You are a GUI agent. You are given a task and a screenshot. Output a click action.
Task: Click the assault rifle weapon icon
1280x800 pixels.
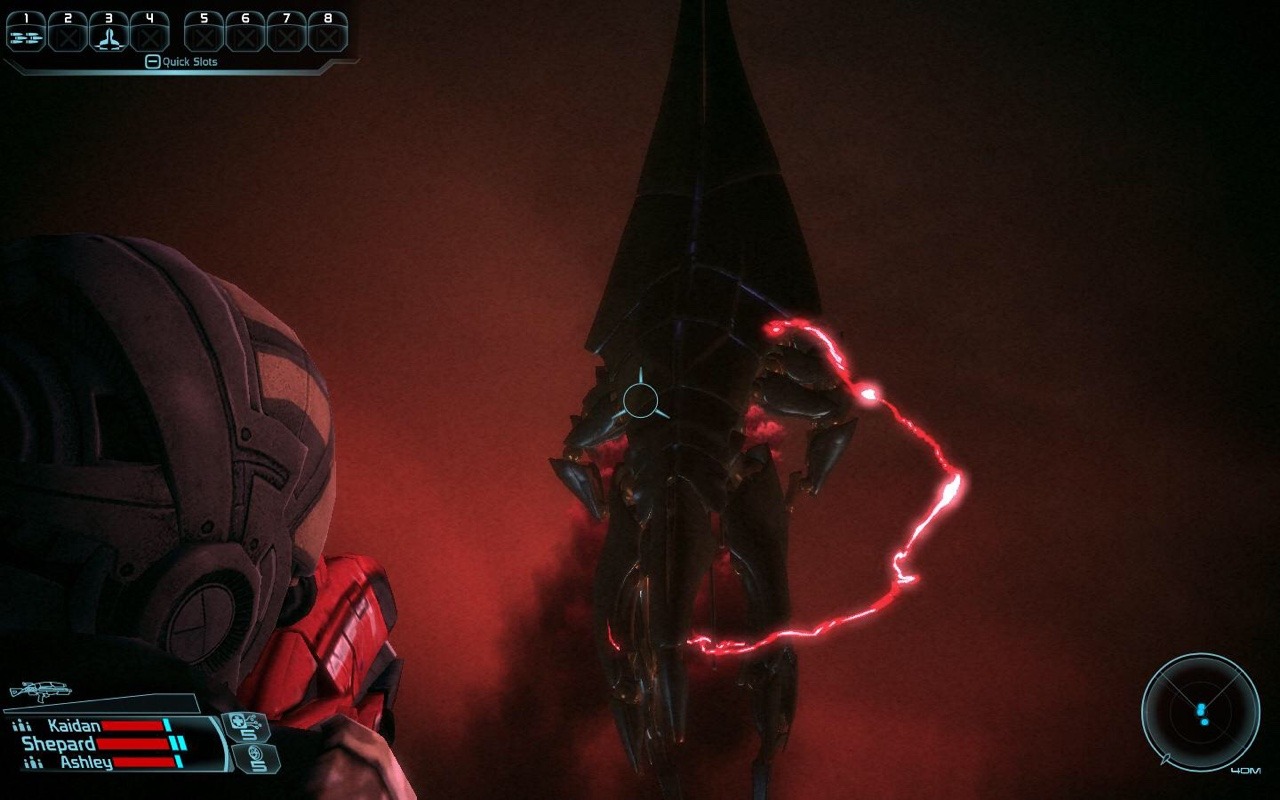pyautogui.click(x=37, y=691)
